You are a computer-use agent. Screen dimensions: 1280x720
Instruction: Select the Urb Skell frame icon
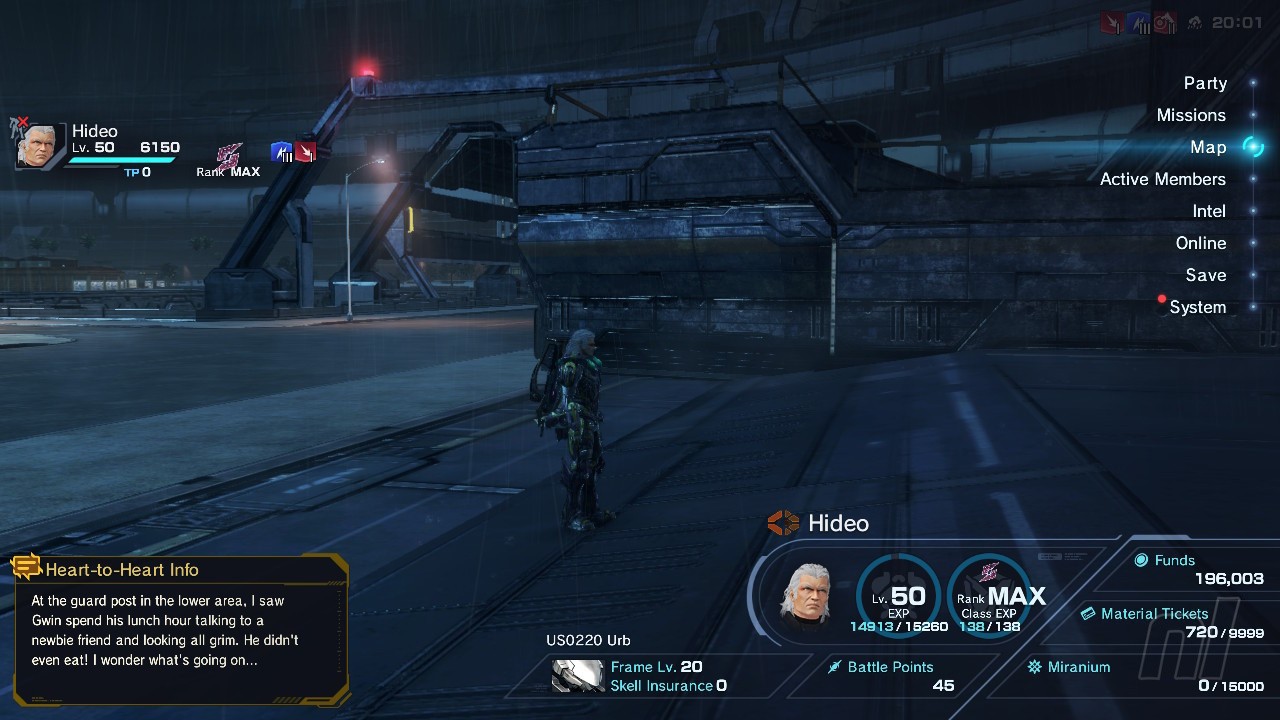tap(577, 676)
